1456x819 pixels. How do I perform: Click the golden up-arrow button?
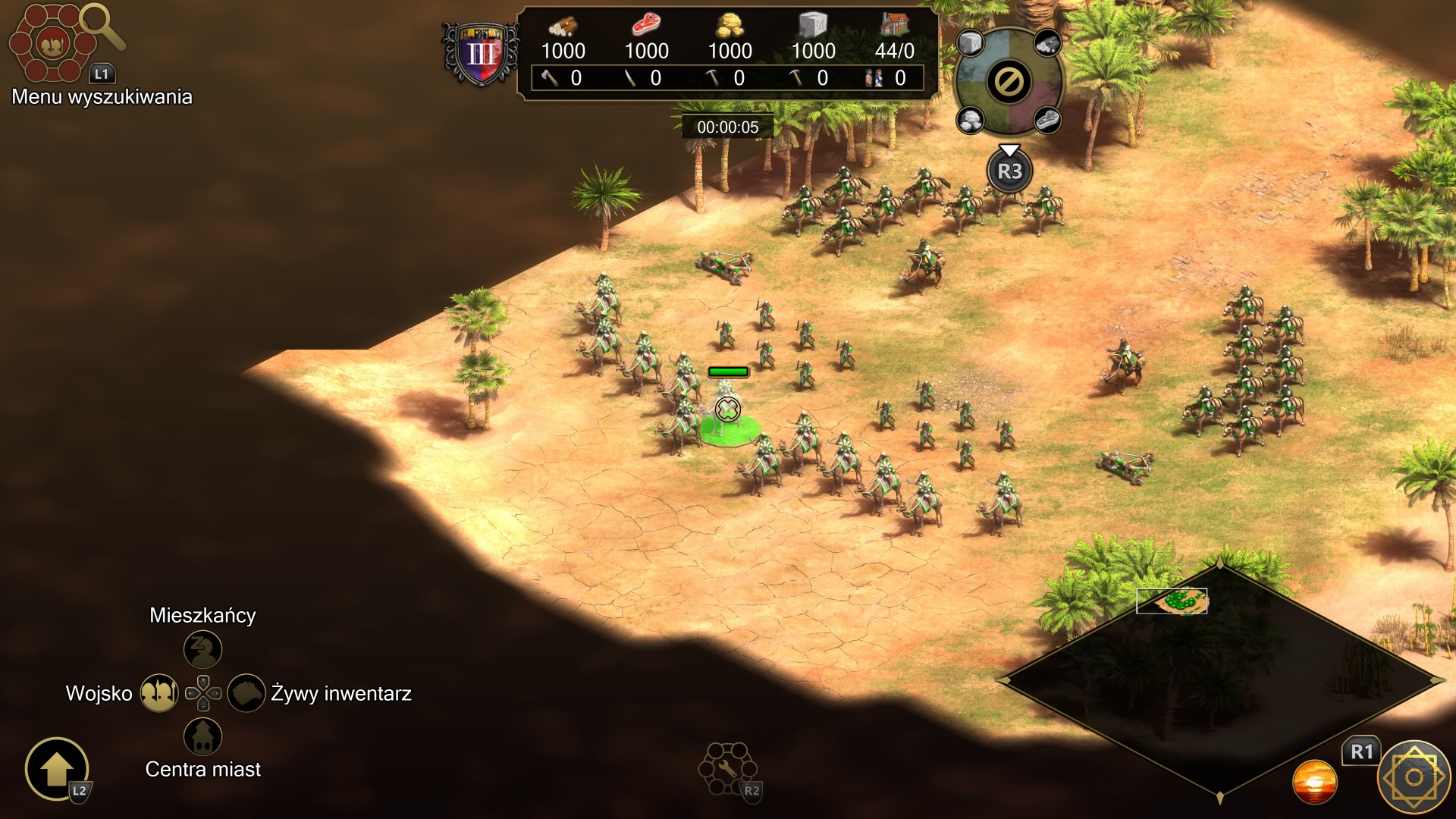[57, 769]
